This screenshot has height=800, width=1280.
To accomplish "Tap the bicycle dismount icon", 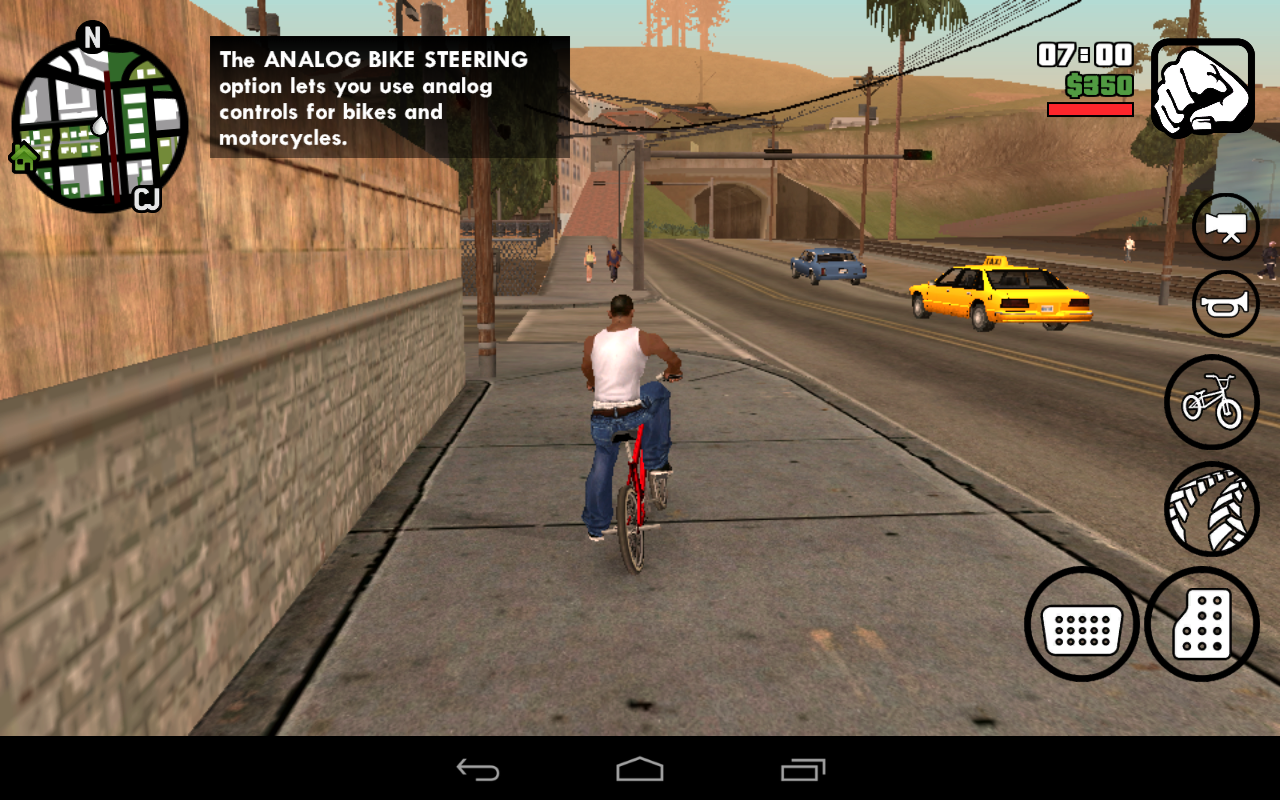I will [x=1211, y=402].
